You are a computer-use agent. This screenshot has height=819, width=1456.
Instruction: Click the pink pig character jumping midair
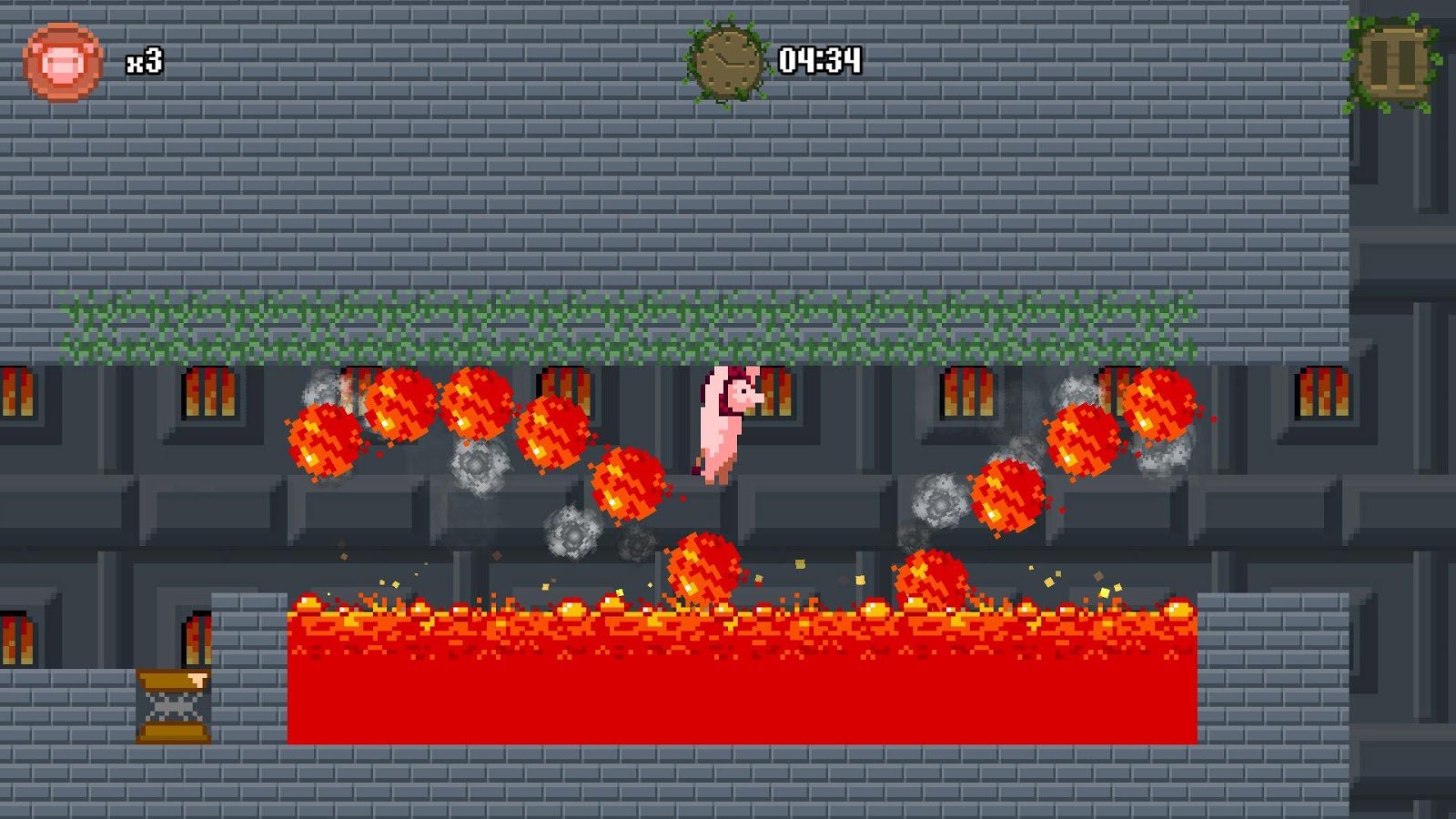(x=723, y=423)
